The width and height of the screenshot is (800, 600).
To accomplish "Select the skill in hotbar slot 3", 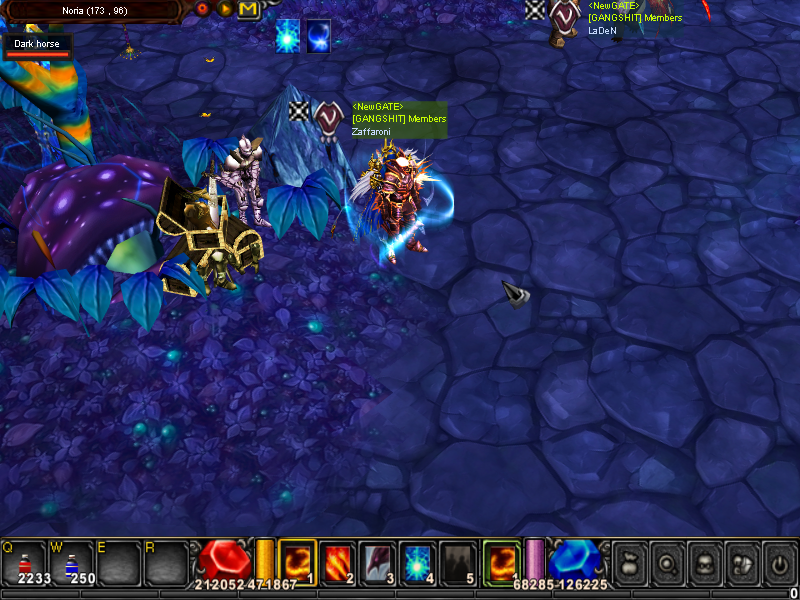I will (378, 561).
